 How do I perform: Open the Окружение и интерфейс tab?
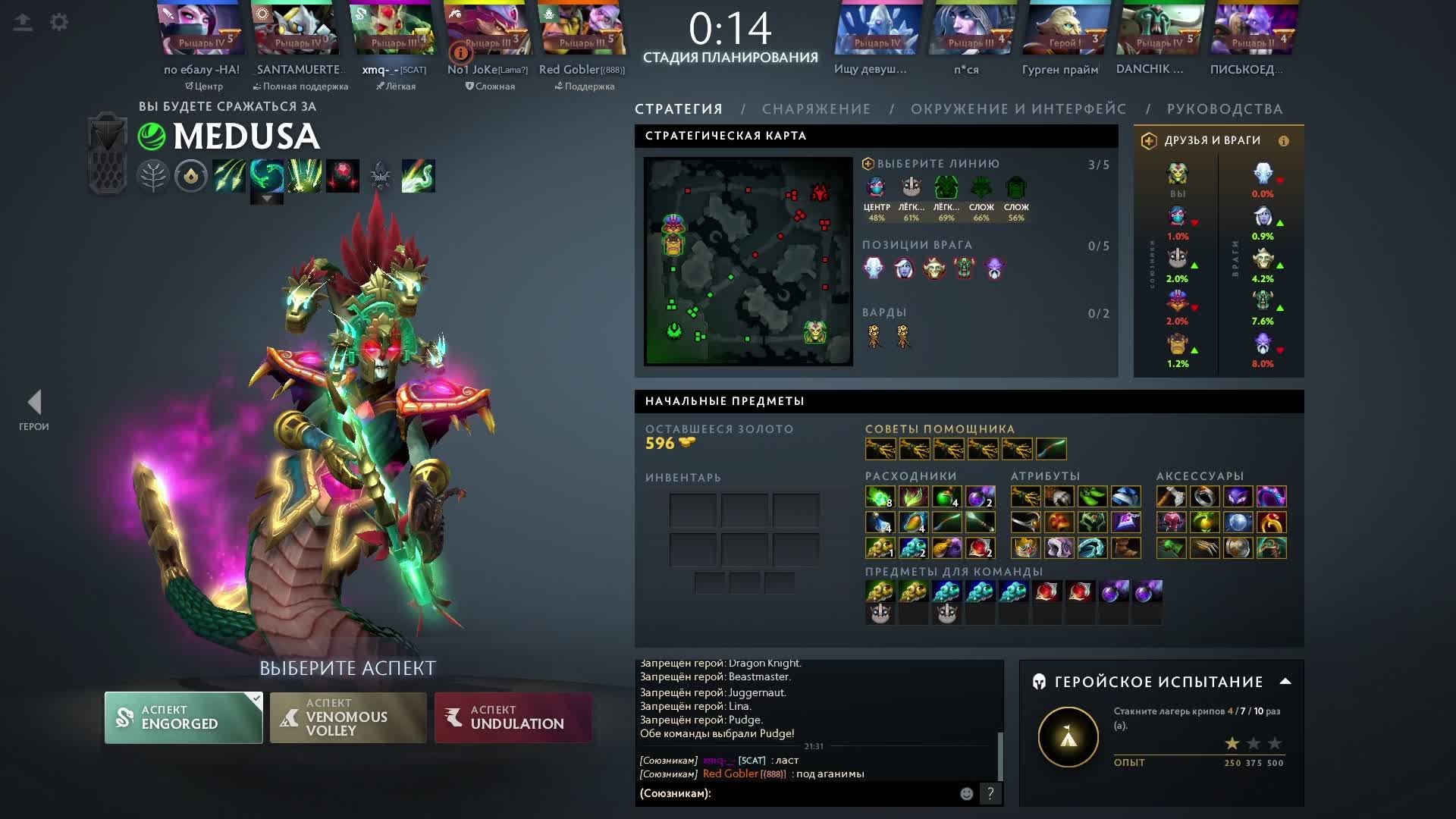[x=1018, y=109]
